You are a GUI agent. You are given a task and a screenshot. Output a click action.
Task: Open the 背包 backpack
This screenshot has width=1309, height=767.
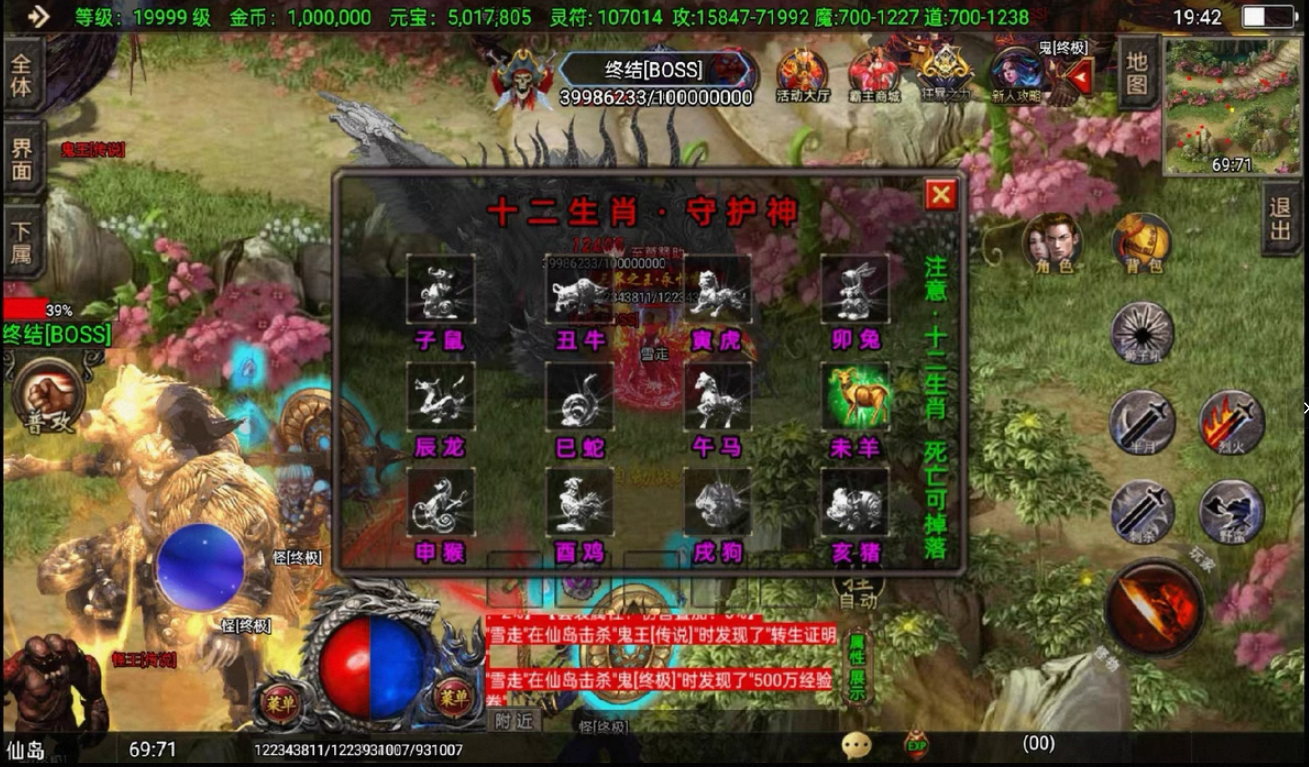[1142, 243]
